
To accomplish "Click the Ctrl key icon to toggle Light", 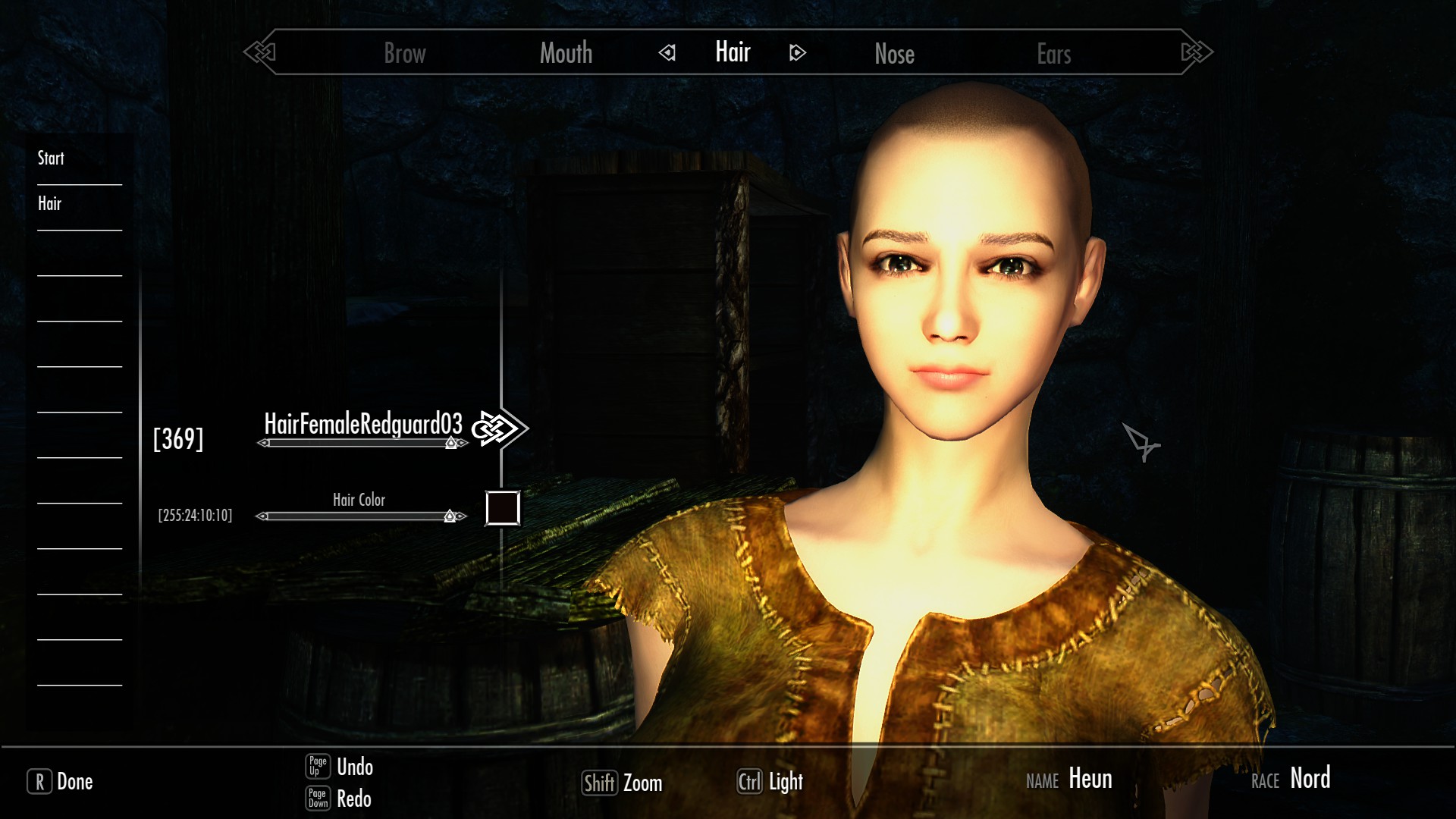I will click(751, 782).
